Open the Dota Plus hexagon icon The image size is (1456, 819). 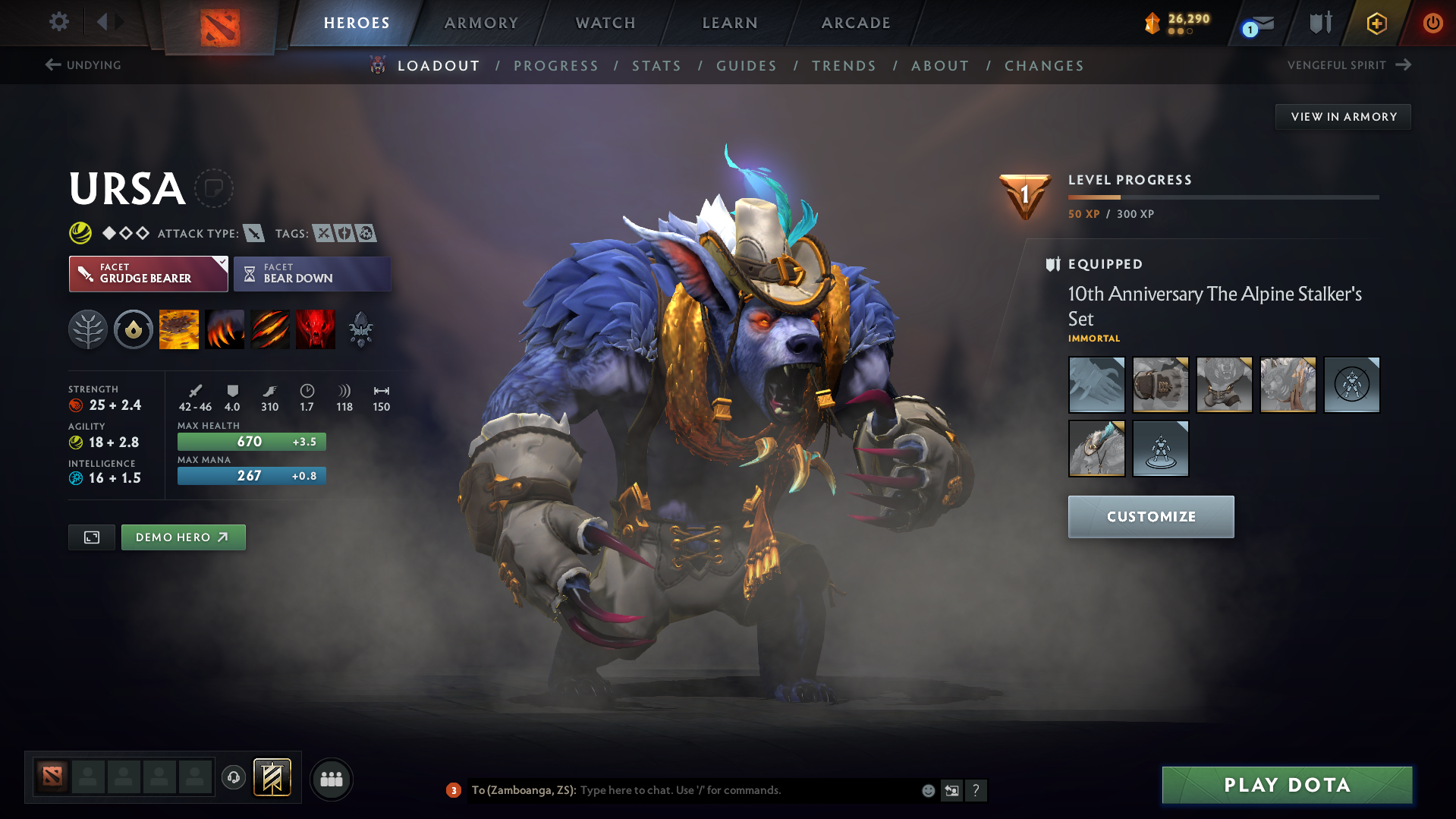(x=1376, y=23)
